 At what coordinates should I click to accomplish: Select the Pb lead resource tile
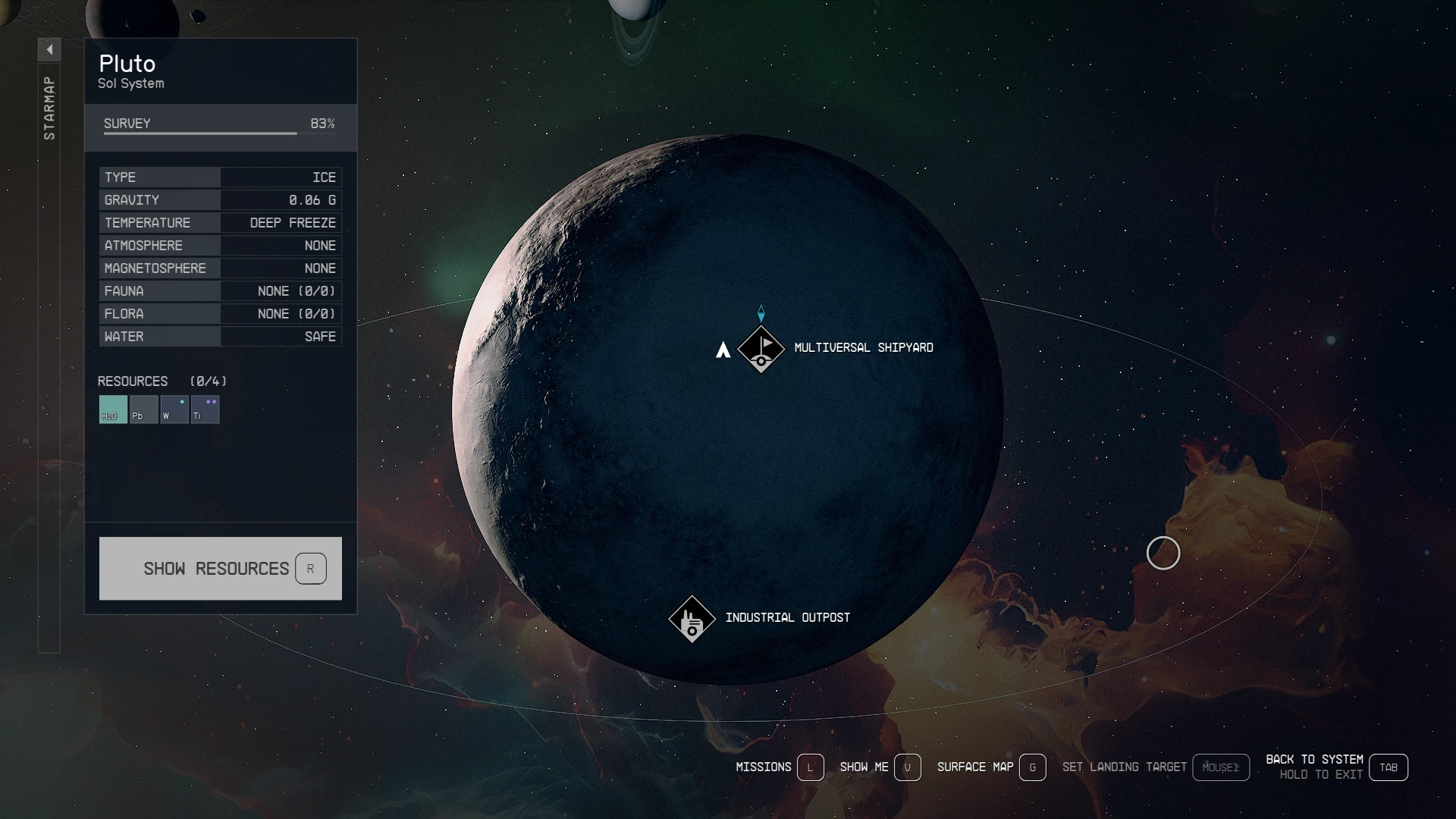(143, 409)
